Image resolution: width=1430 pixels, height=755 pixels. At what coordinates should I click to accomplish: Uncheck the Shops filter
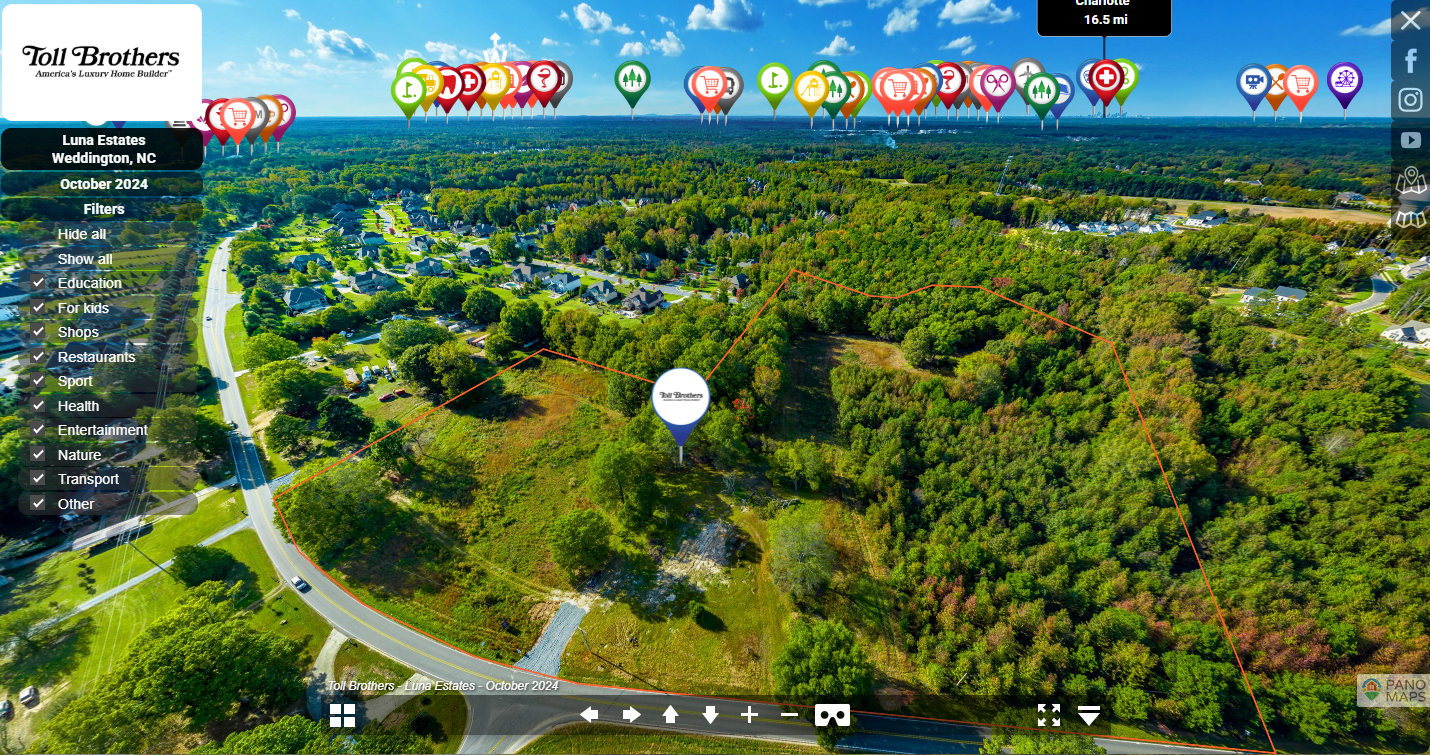(x=39, y=332)
